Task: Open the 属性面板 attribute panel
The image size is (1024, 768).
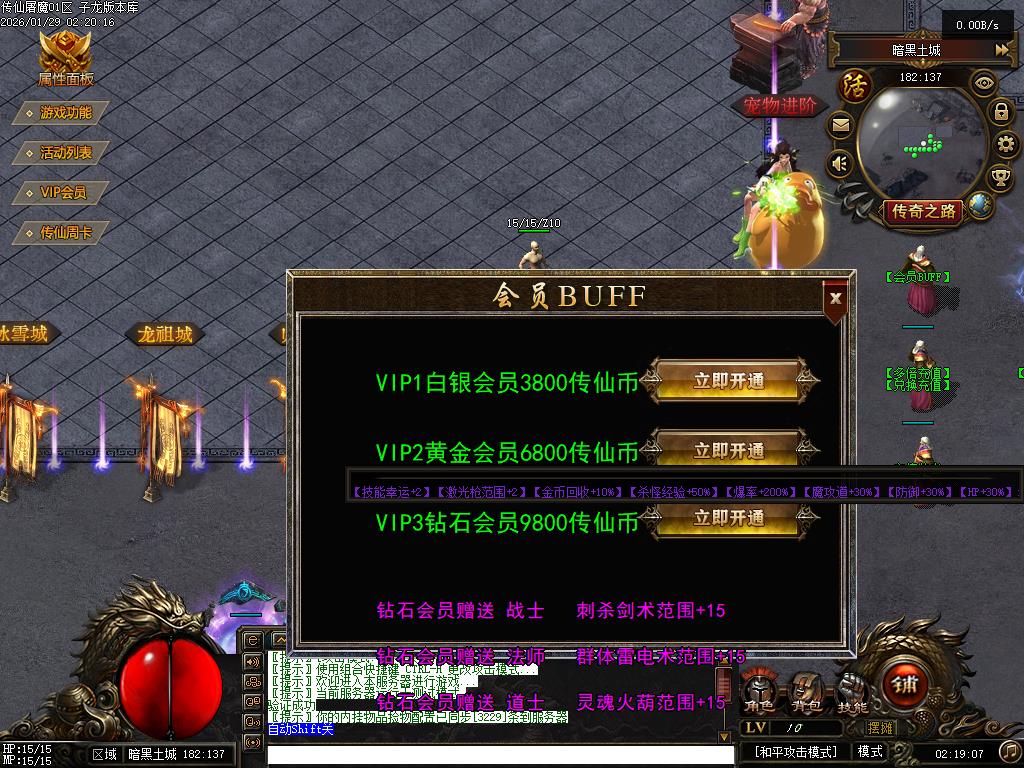Action: (66, 58)
